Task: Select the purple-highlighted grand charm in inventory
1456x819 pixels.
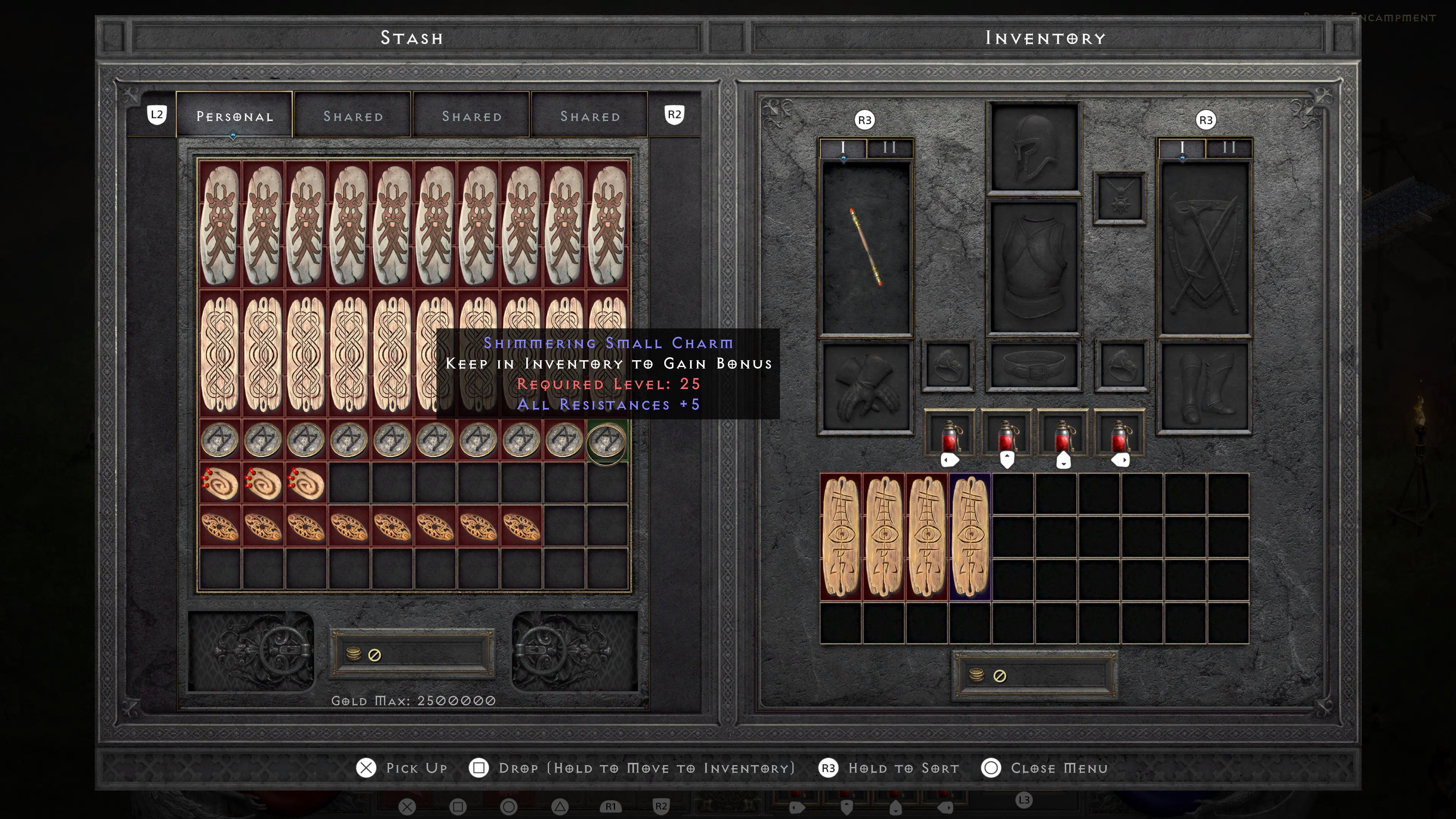Action: coord(970,537)
